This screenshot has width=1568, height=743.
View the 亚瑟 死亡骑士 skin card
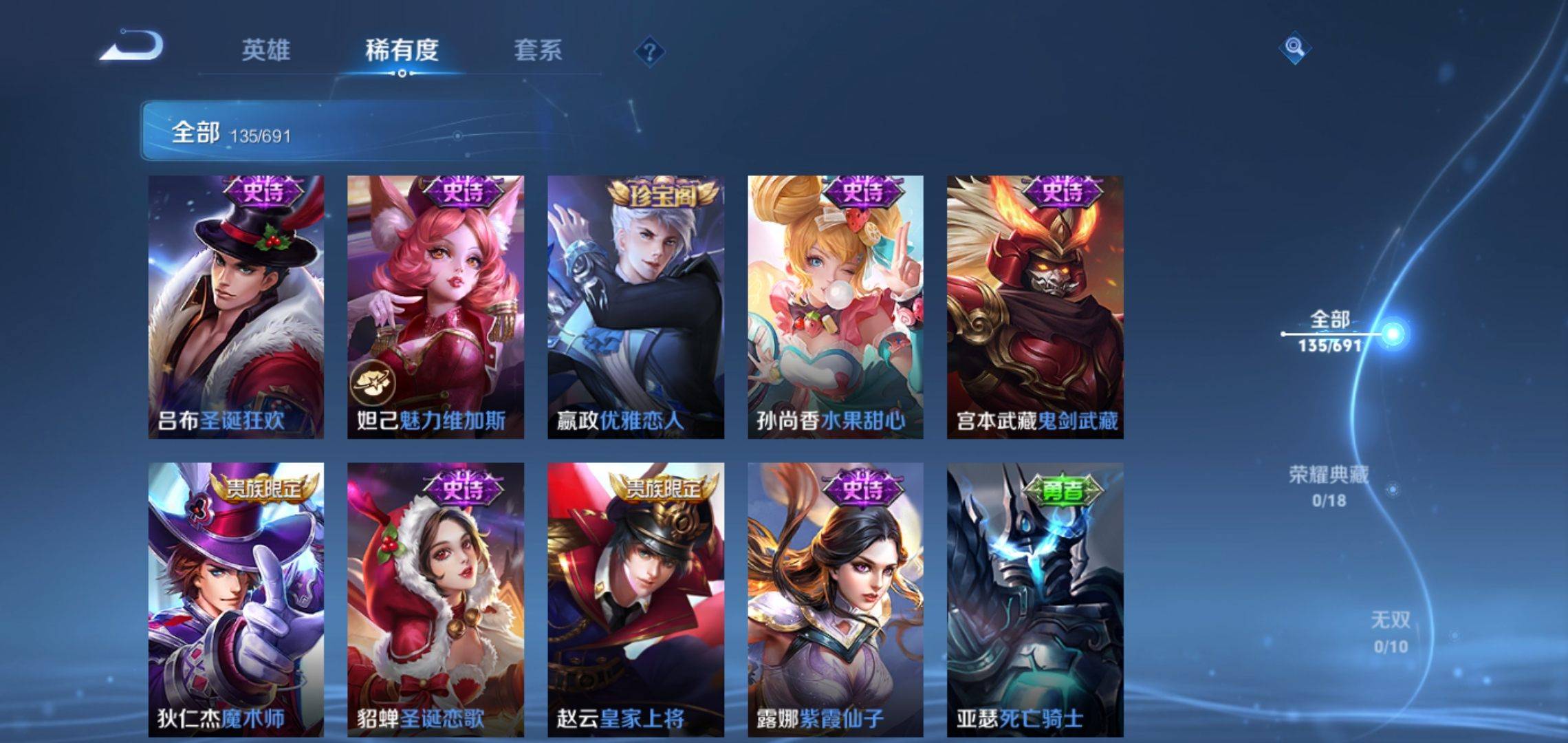(1035, 599)
